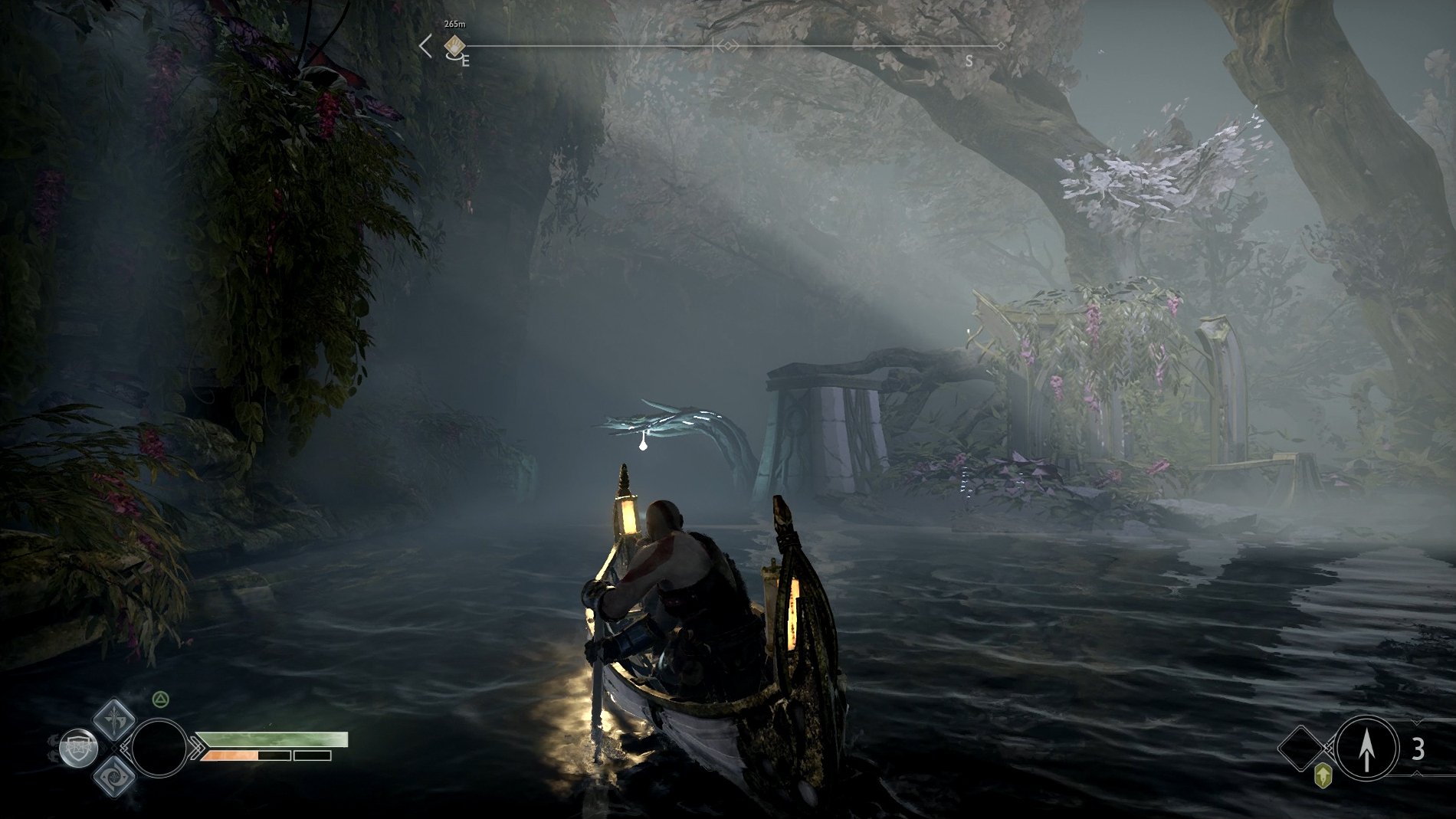Click the arrow ammo icon bottom right
The width and height of the screenshot is (1456, 819).
(x=1366, y=749)
